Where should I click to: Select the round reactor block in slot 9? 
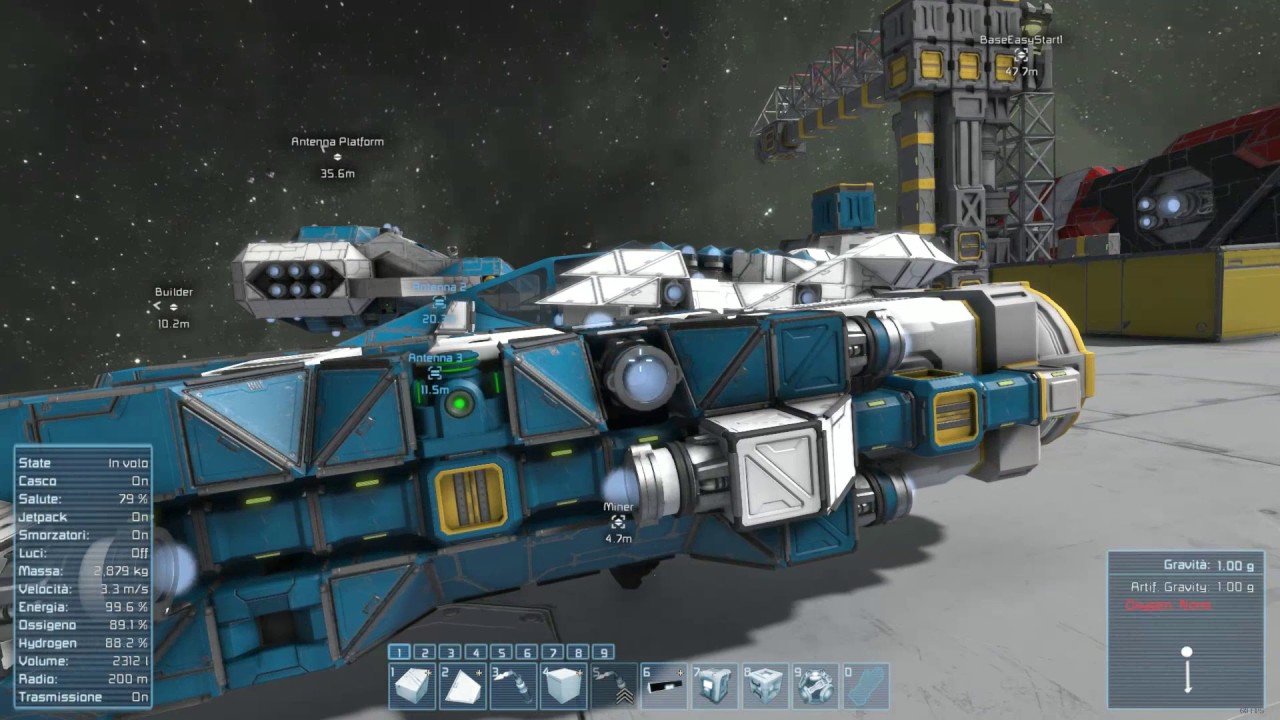coord(816,686)
